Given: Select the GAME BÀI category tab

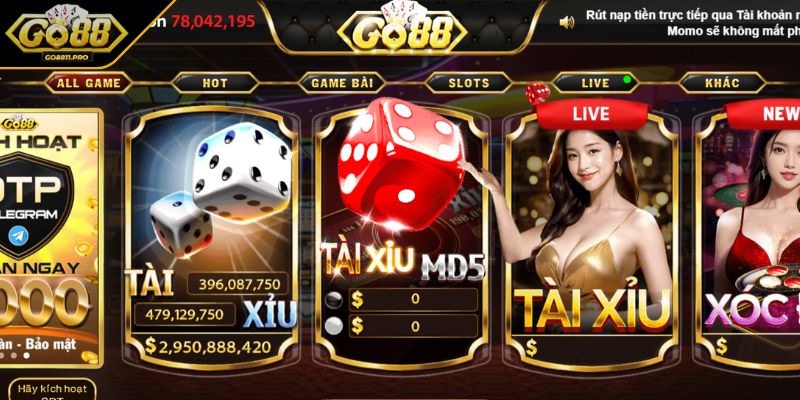Looking at the screenshot, I should tap(342, 83).
